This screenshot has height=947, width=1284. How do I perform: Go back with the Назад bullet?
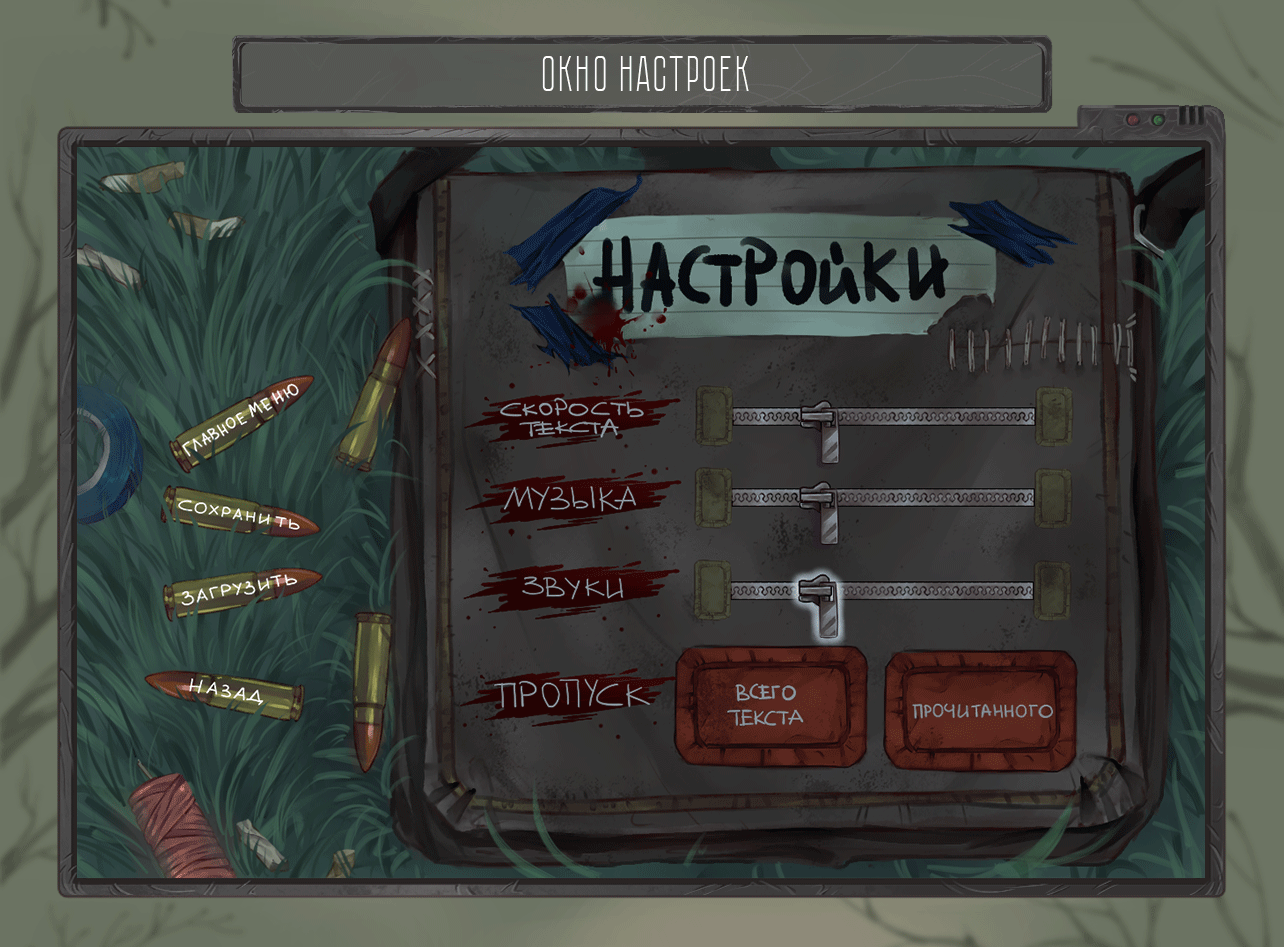[226, 690]
